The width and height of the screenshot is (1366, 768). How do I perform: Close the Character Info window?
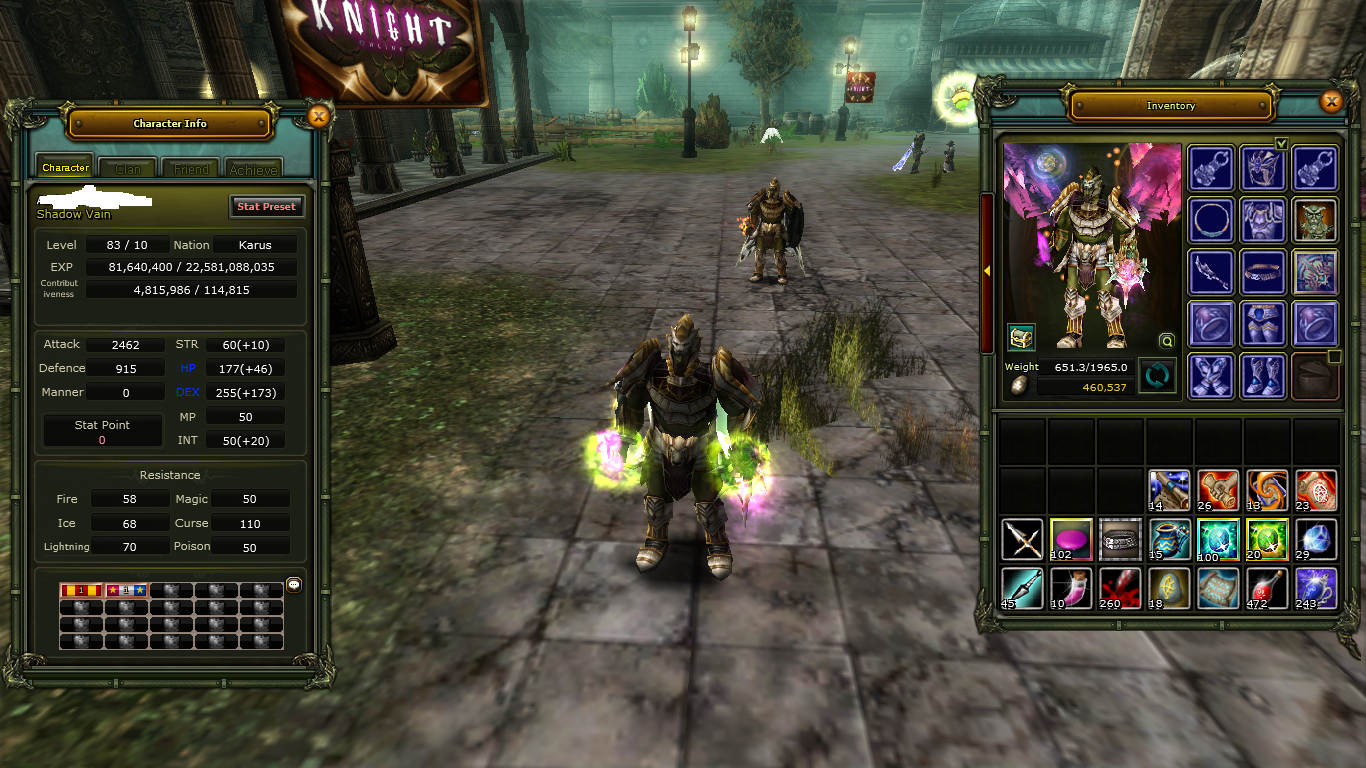pyautogui.click(x=318, y=117)
